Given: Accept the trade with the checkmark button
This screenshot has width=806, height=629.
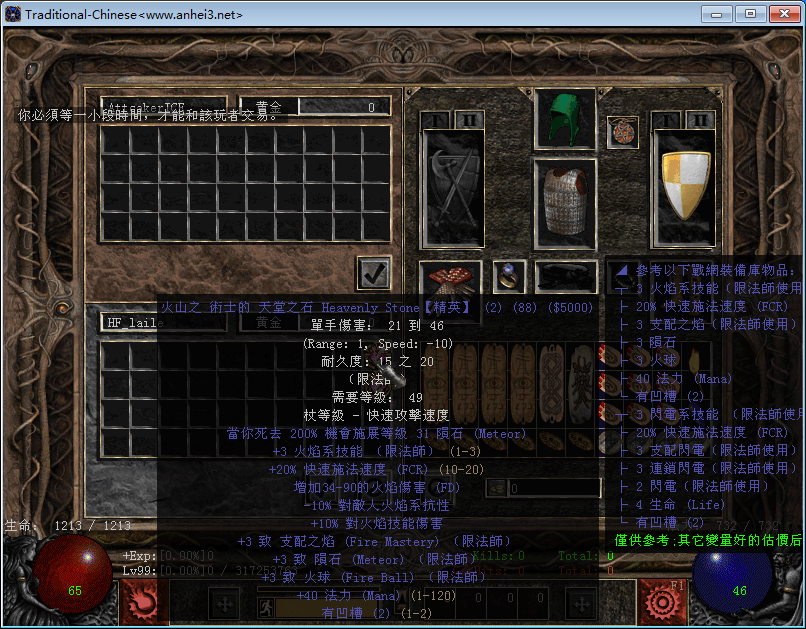Looking at the screenshot, I should tap(374, 272).
